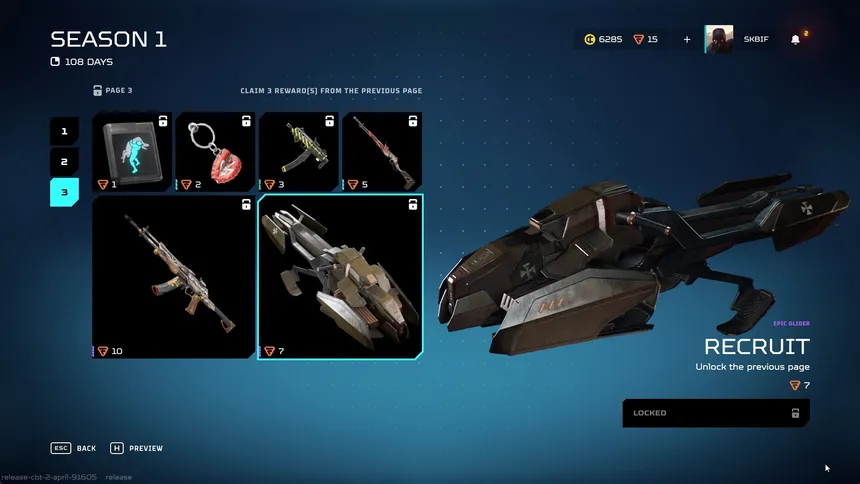Switch to battle pass page 2
Viewport: 860px width, 484px height.
pos(64,162)
